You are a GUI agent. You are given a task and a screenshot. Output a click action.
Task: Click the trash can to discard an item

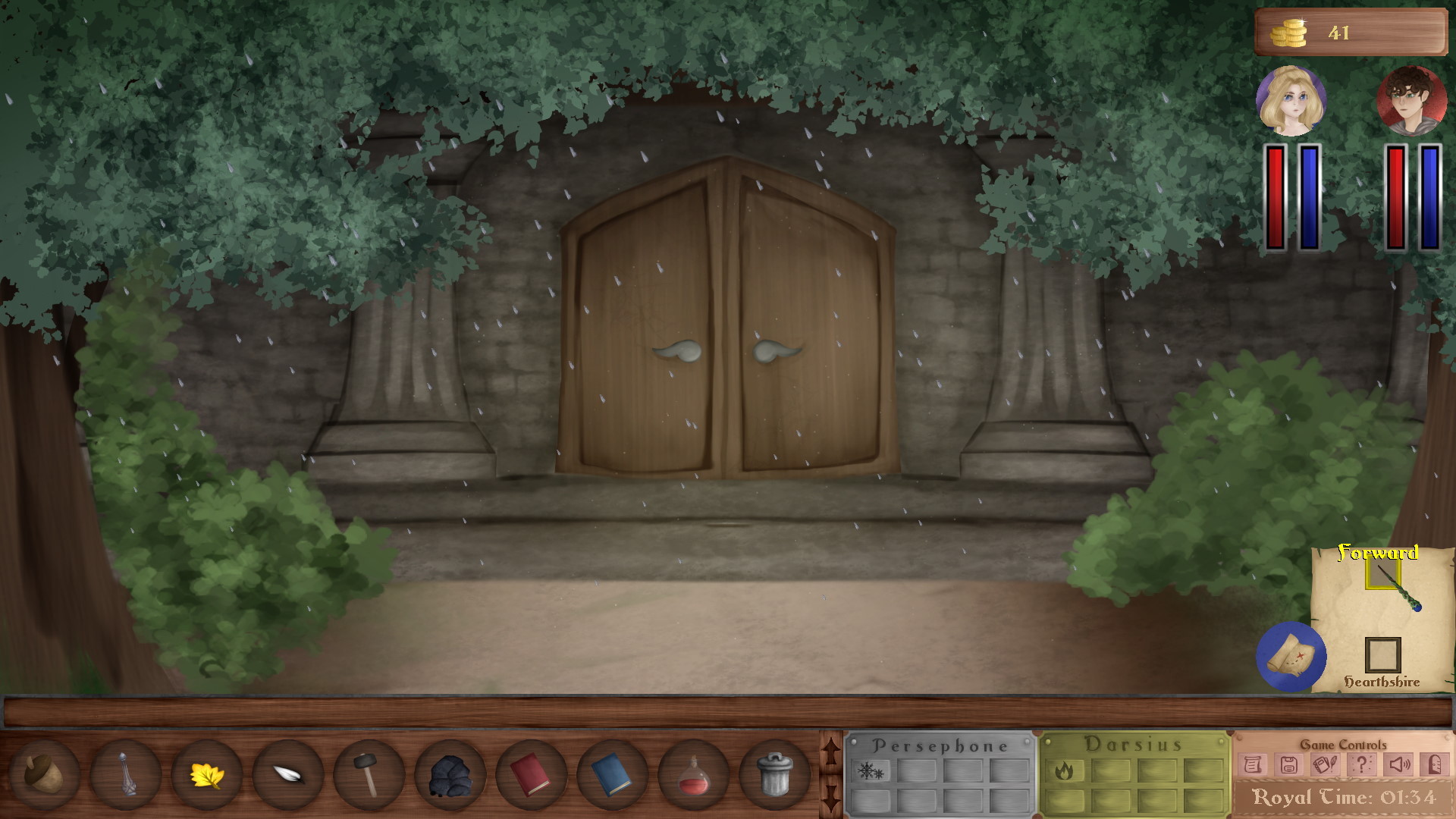tap(777, 776)
